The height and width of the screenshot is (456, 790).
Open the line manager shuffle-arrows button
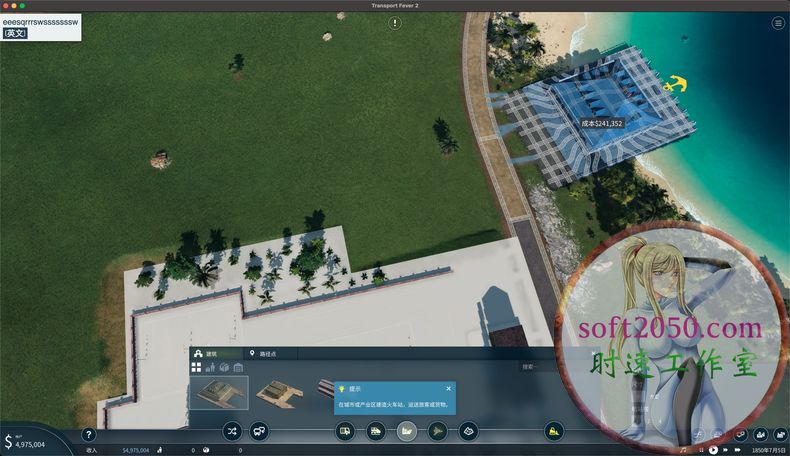(x=232, y=432)
